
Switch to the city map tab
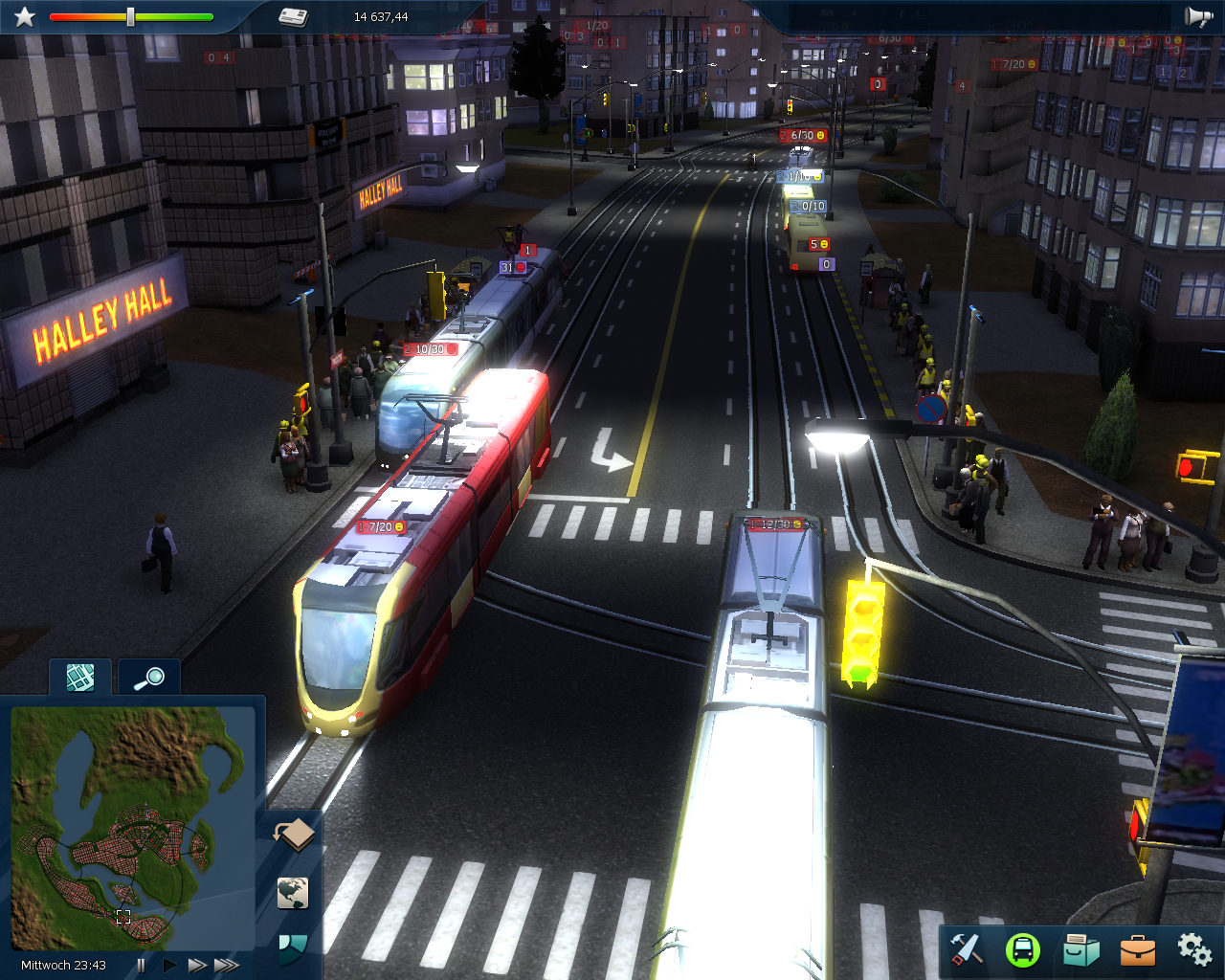coord(80,678)
